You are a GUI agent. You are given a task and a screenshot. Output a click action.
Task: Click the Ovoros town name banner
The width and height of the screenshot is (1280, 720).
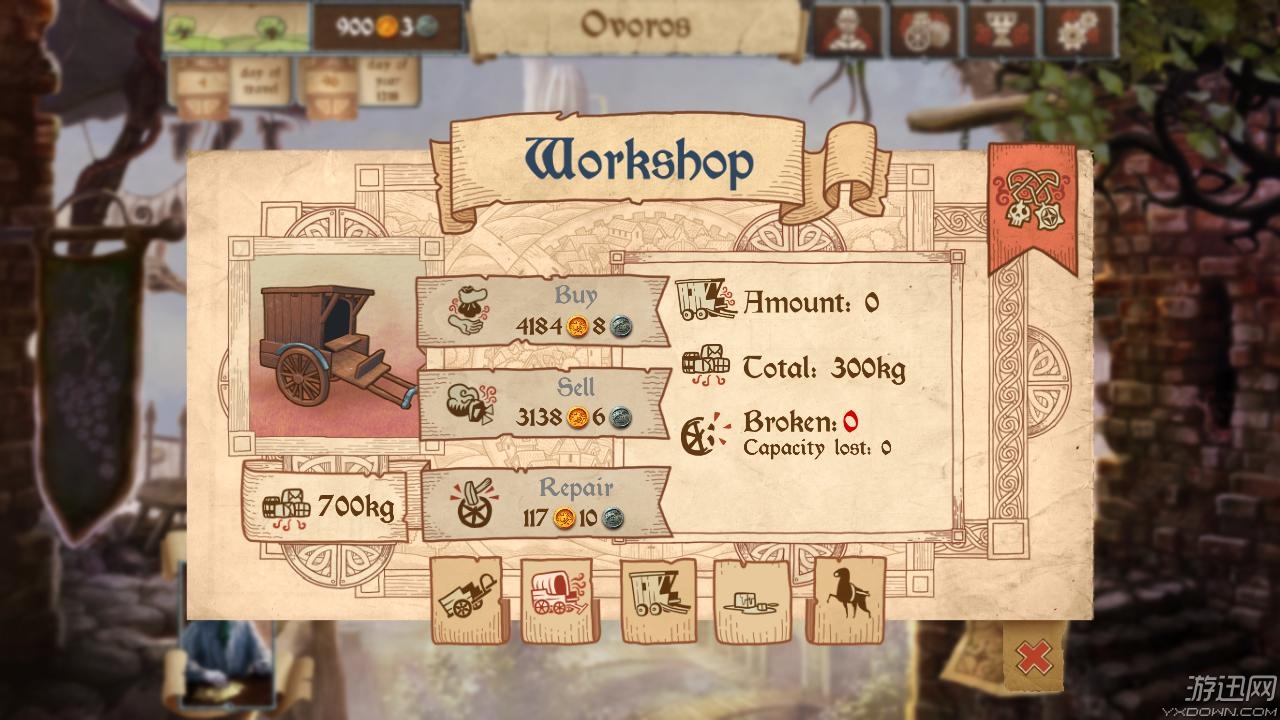(x=636, y=26)
